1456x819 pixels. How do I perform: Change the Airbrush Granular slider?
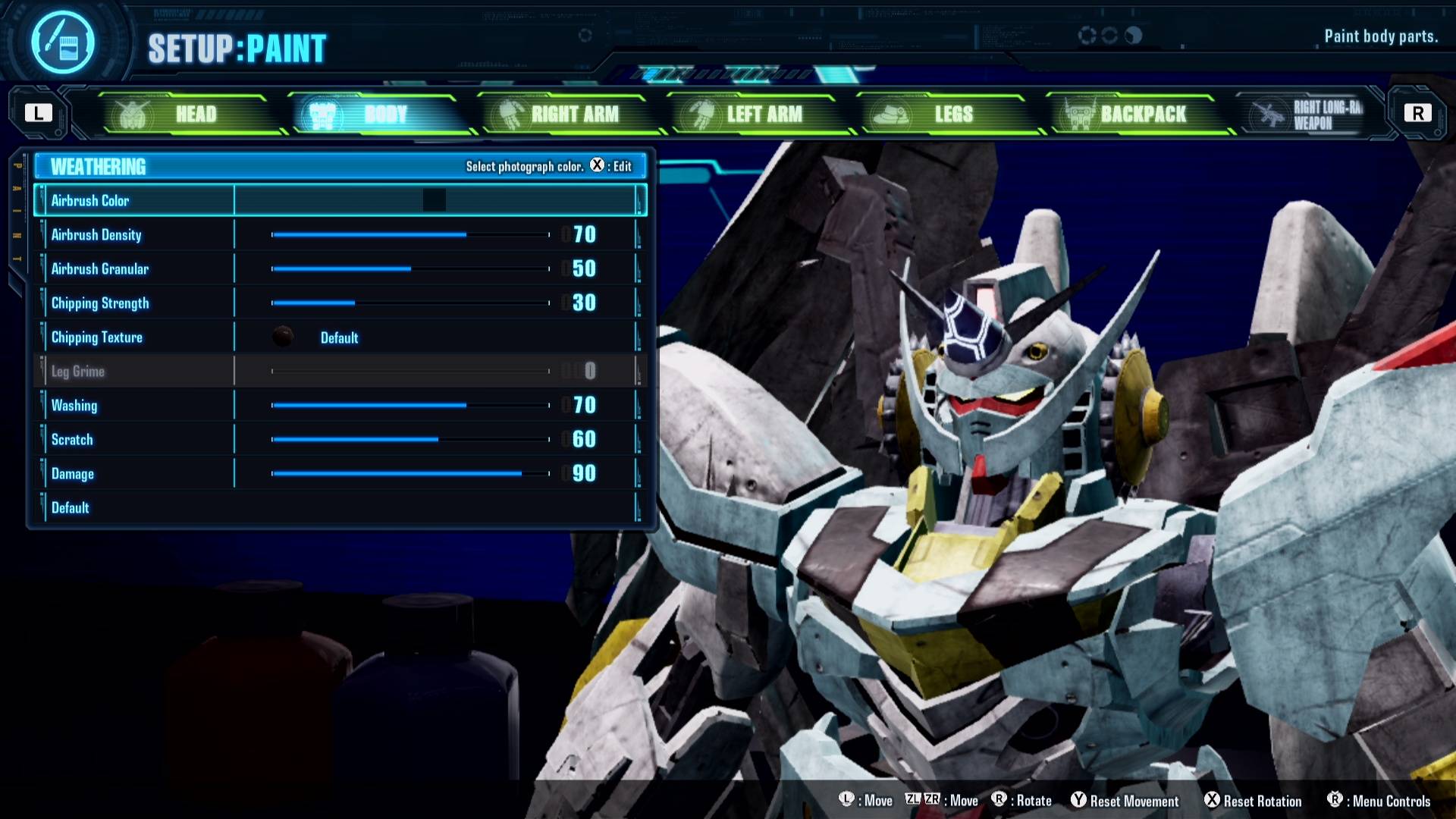[x=409, y=269]
